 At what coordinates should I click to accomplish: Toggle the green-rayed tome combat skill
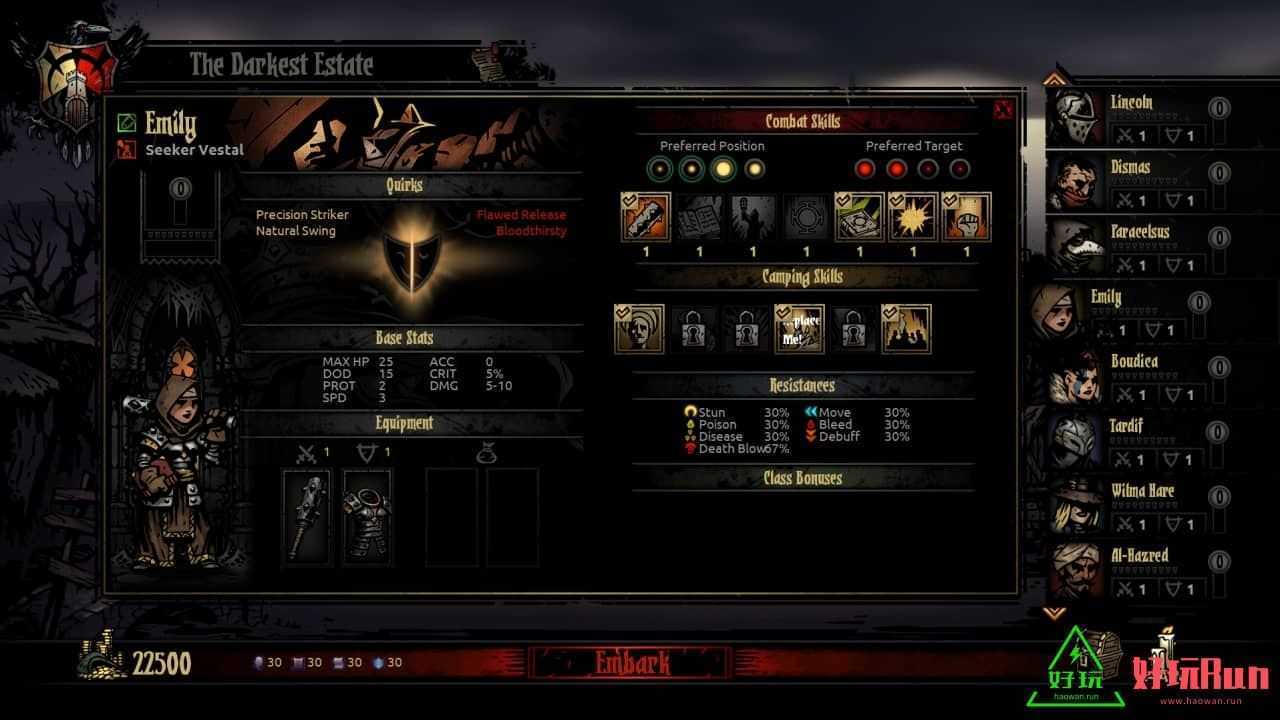pos(860,217)
